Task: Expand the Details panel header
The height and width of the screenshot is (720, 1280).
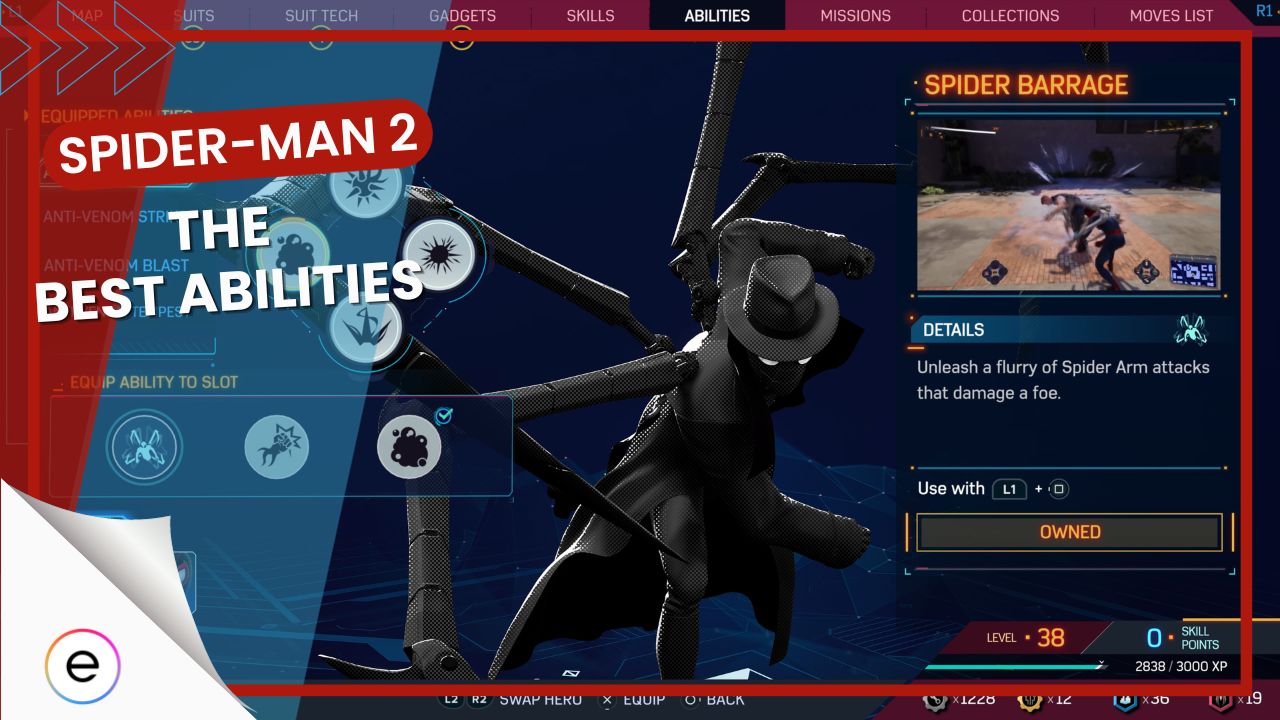Action: [952, 330]
